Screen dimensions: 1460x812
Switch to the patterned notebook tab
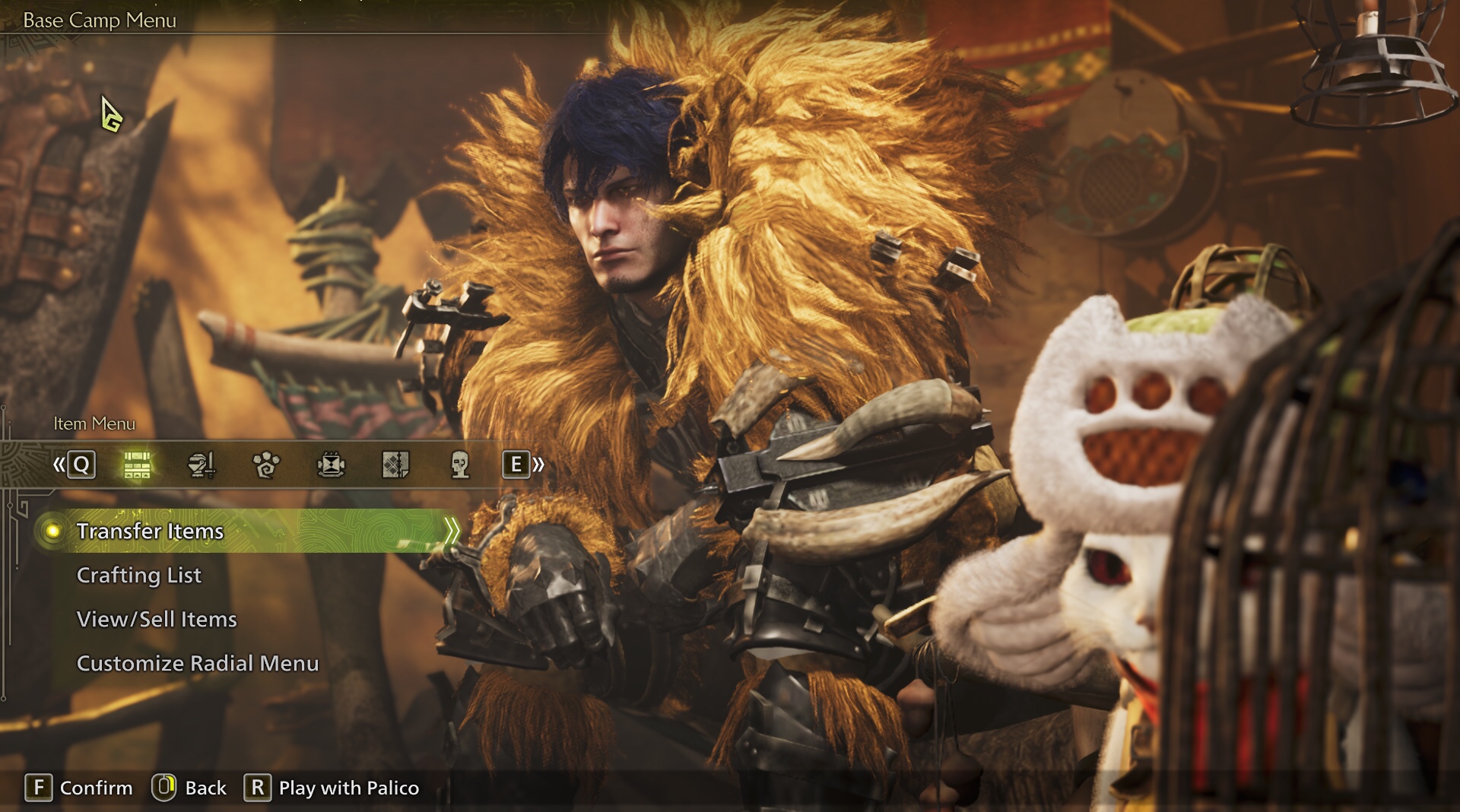pos(395,465)
